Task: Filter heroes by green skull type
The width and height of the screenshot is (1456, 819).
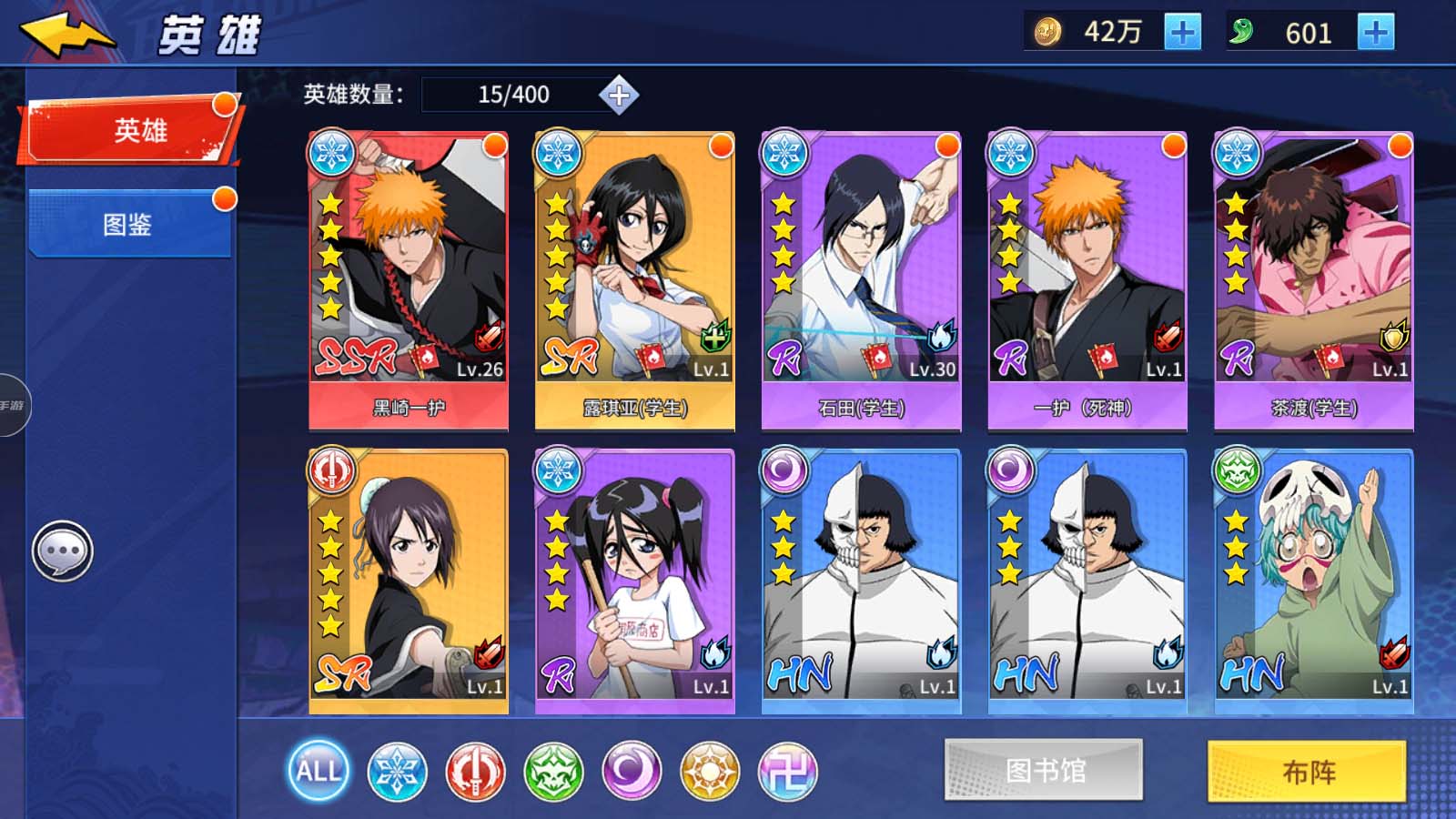Action: (553, 772)
